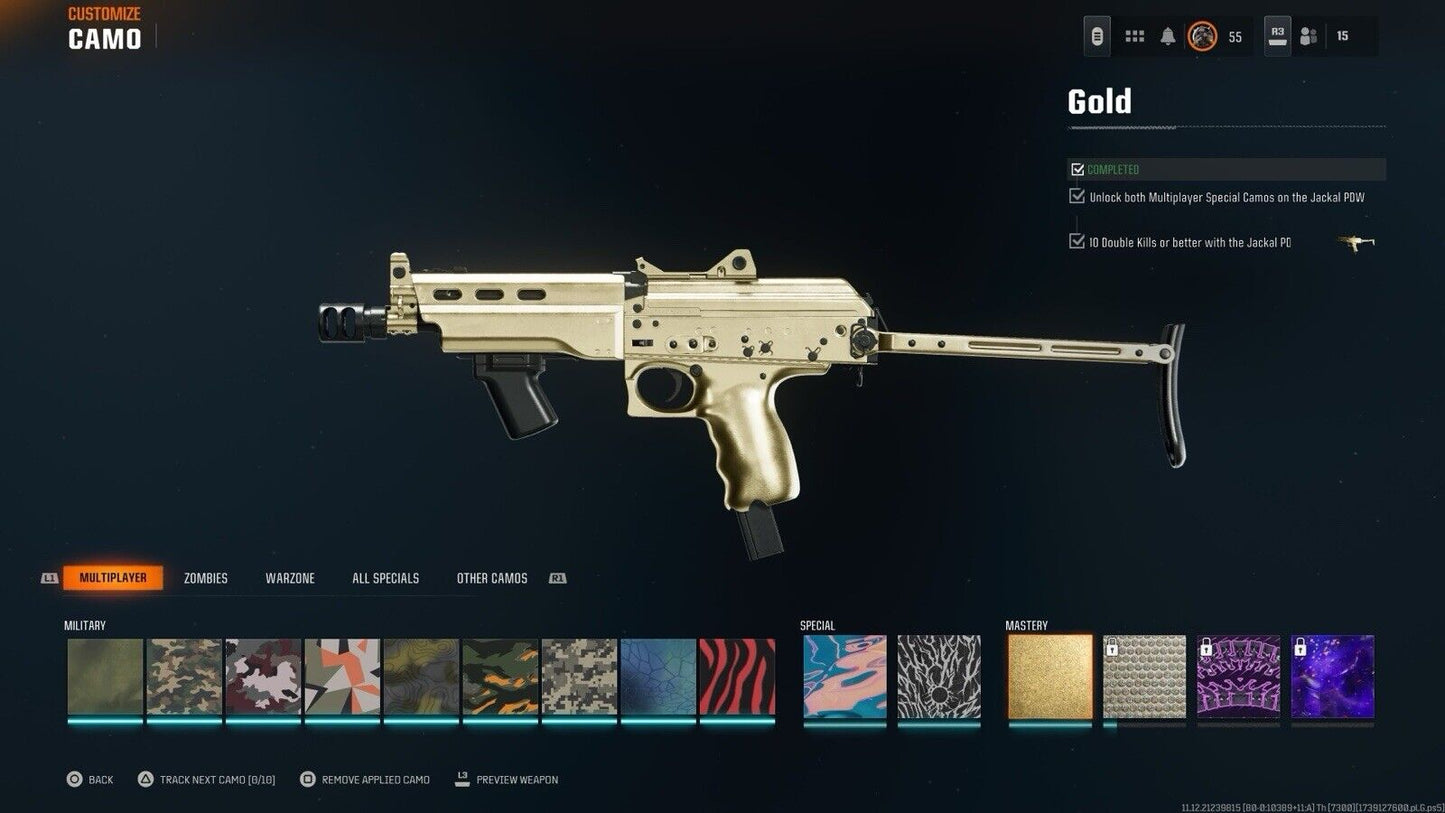Viewport: 1445px width, 813px height.
Task: Click the R1 prompt after Other Camos
Action: click(557, 577)
